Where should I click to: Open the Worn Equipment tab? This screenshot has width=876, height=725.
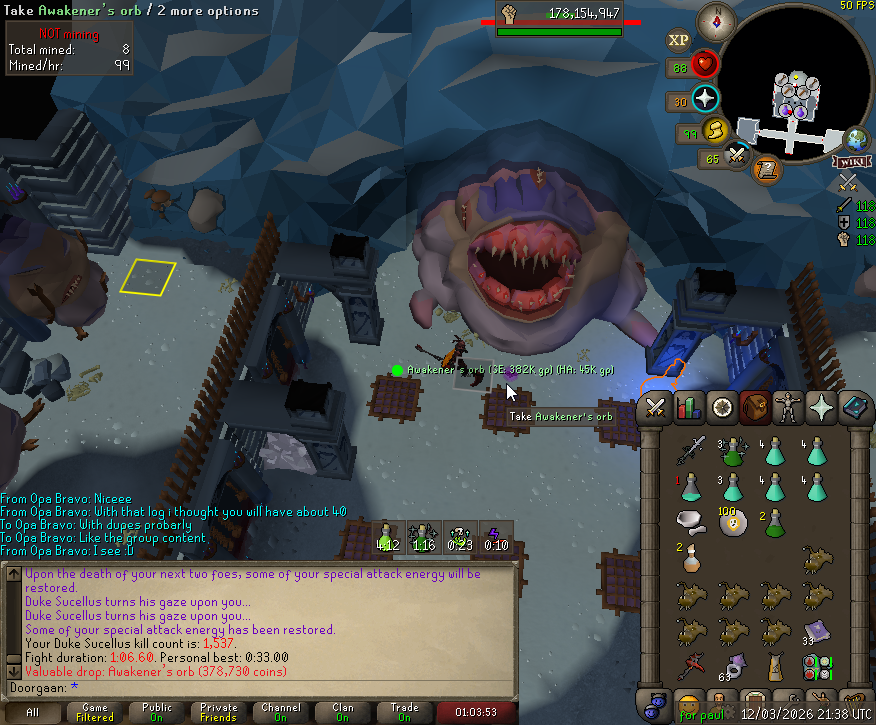pyautogui.click(x=786, y=408)
